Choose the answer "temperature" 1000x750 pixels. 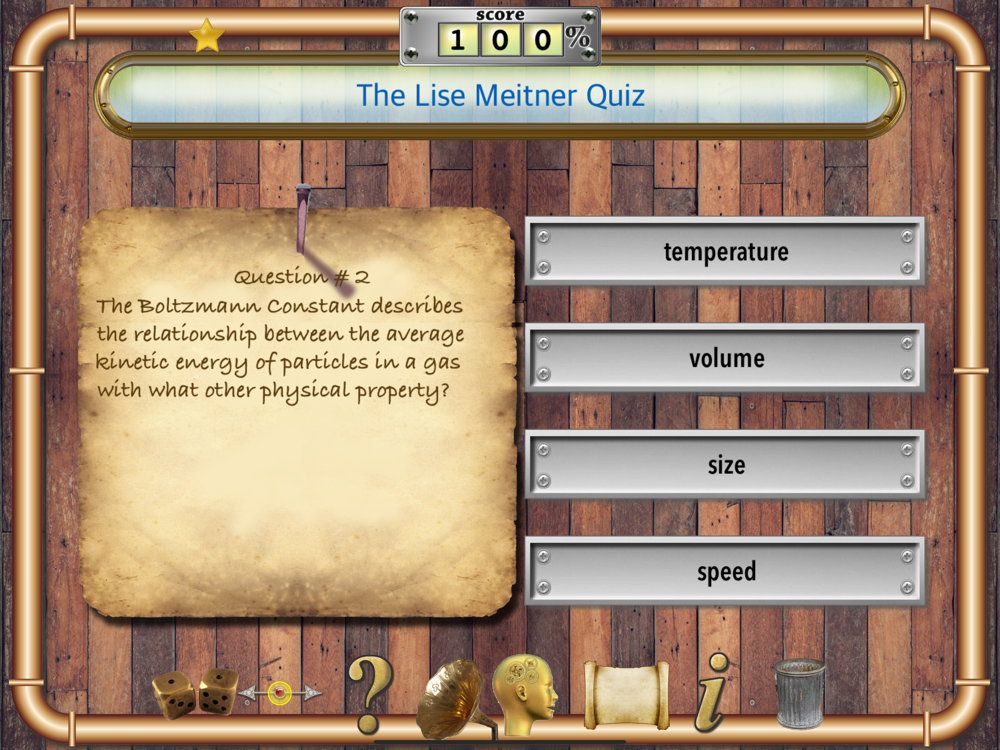[x=725, y=252]
